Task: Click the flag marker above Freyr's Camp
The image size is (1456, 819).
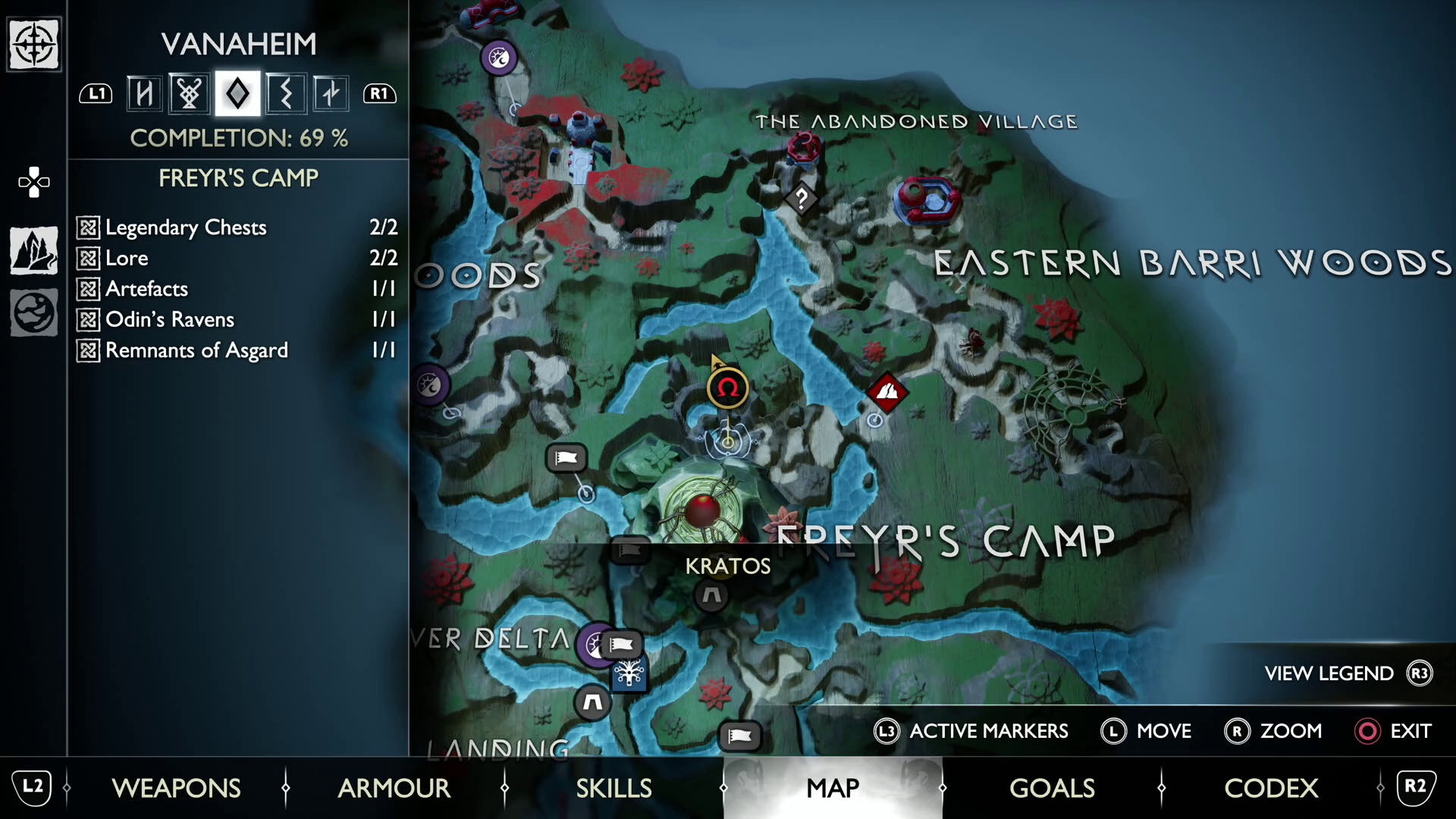Action: [x=566, y=458]
